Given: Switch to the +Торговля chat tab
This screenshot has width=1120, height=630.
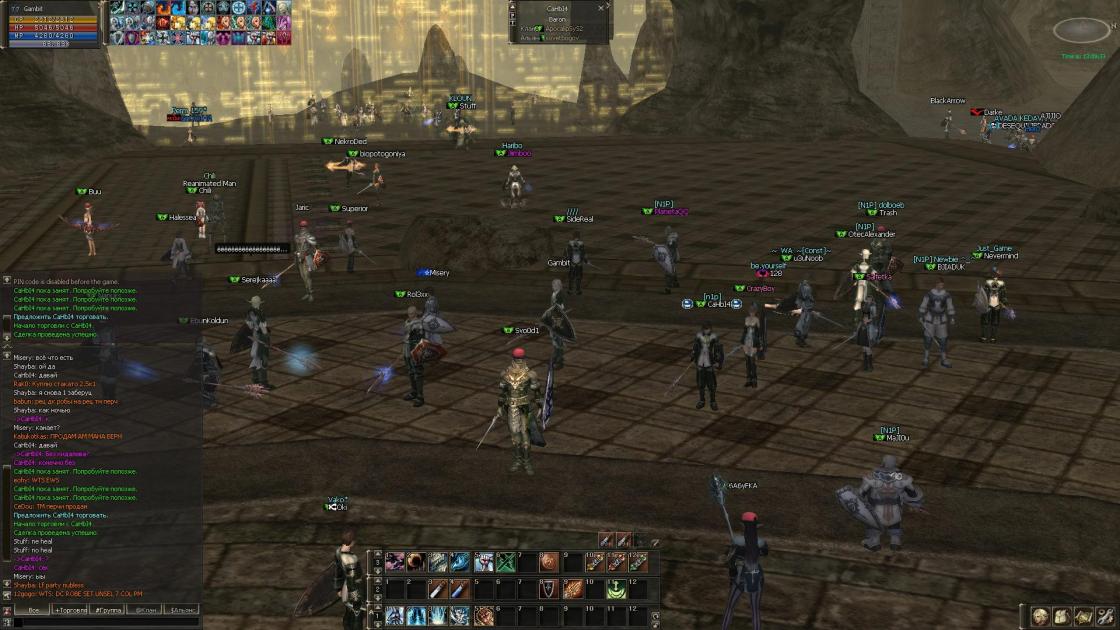Looking at the screenshot, I should [x=70, y=609].
